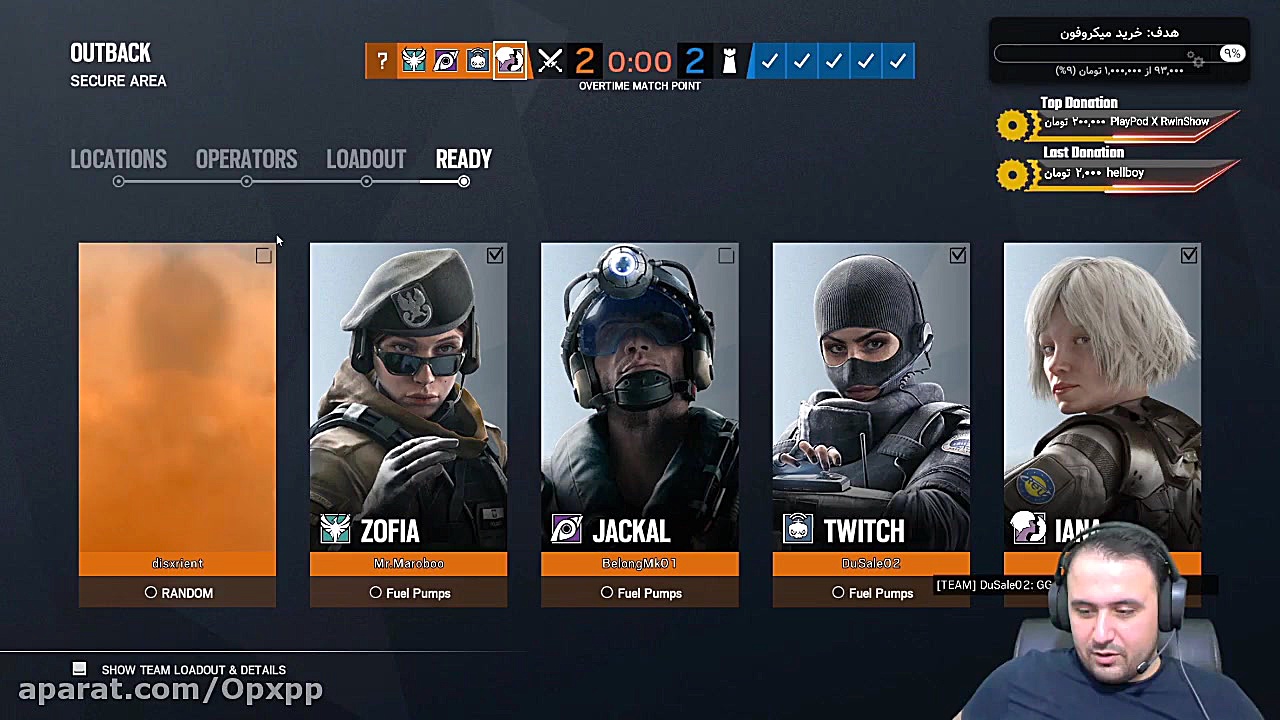Switch to the OPERATORS tab

246,159
